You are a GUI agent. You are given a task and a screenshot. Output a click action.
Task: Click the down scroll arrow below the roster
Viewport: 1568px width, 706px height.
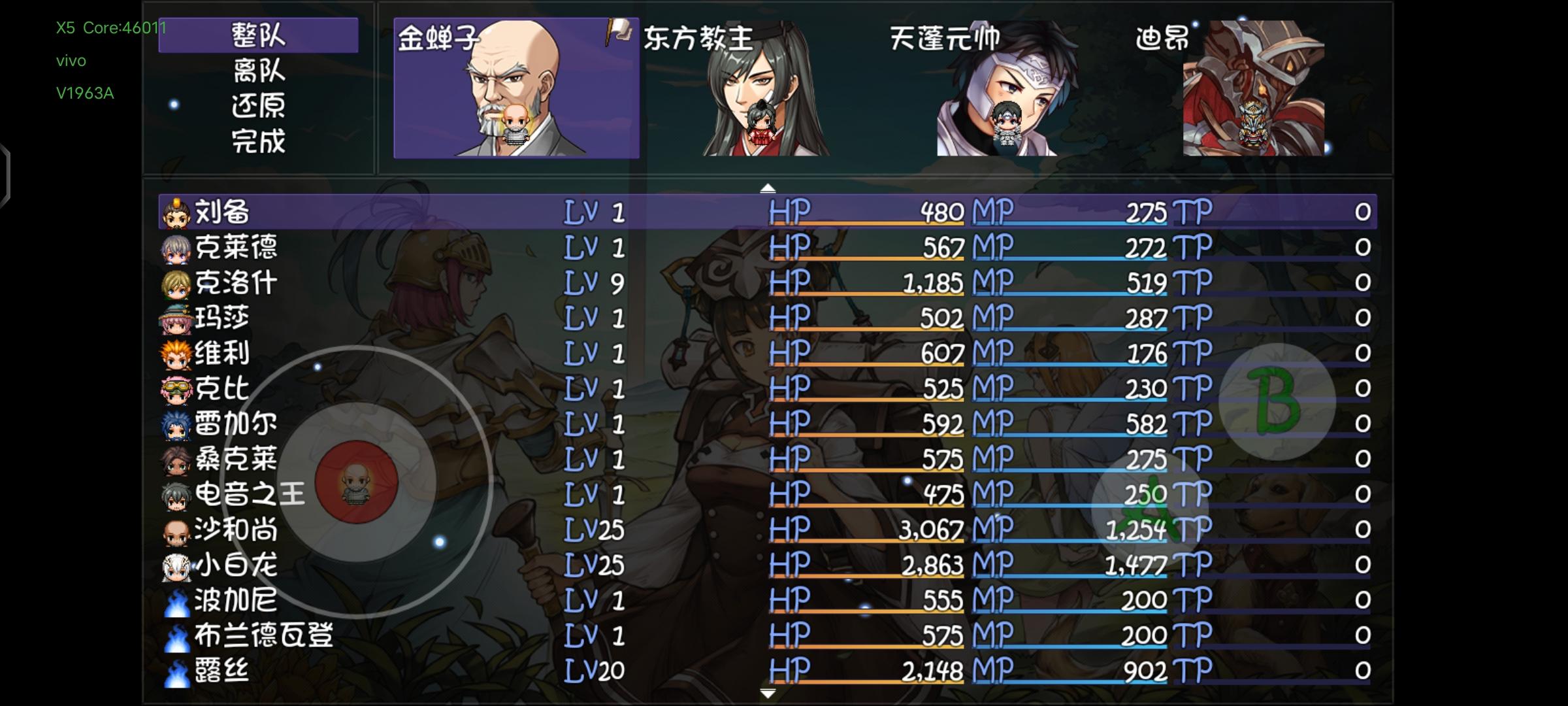[x=766, y=692]
